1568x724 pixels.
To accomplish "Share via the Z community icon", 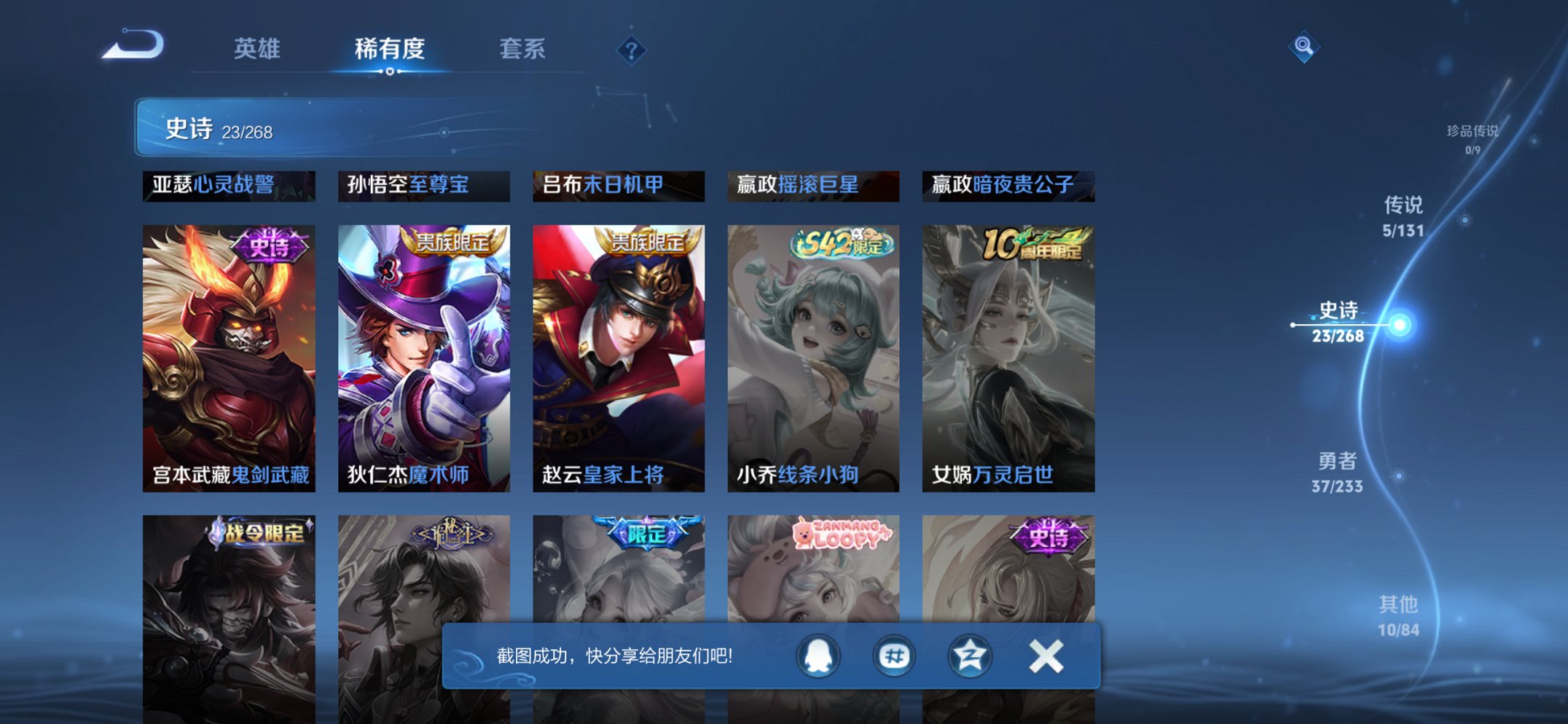I will click(969, 655).
